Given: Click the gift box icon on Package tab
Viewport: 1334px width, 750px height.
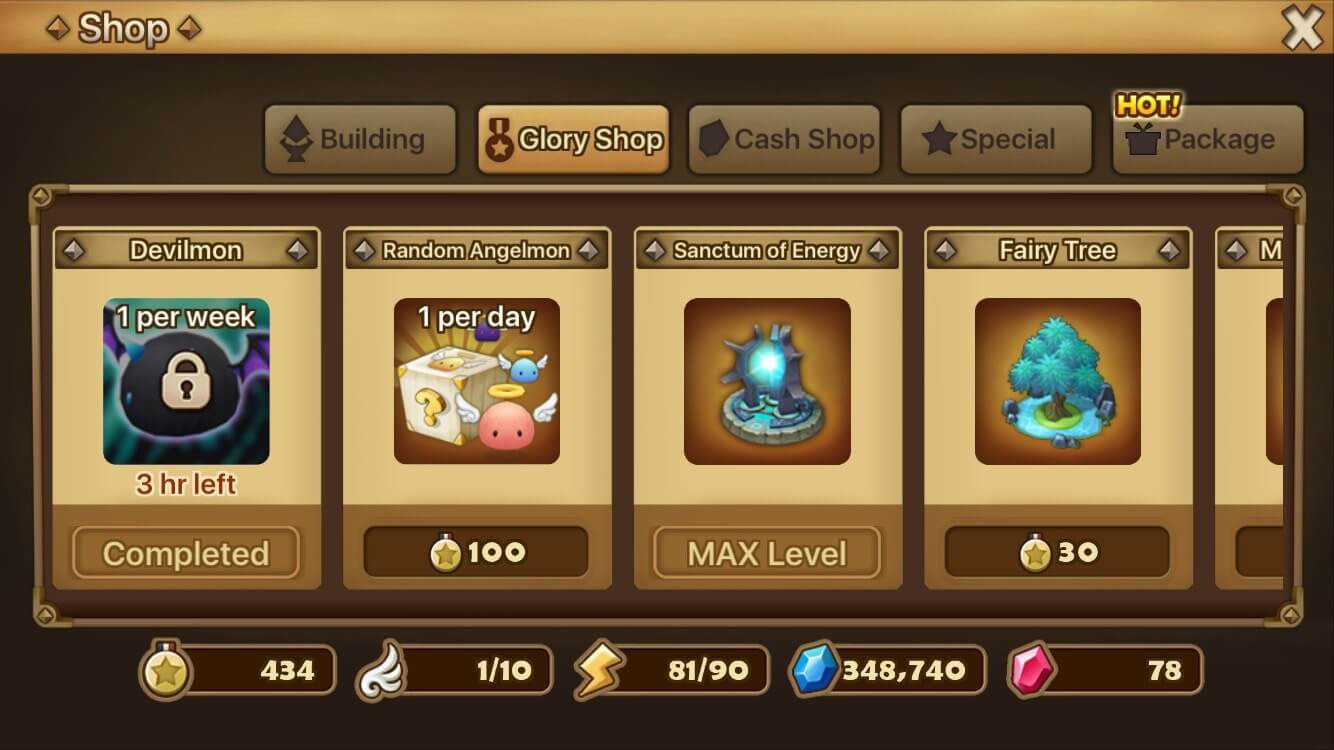Looking at the screenshot, I should (1143, 140).
